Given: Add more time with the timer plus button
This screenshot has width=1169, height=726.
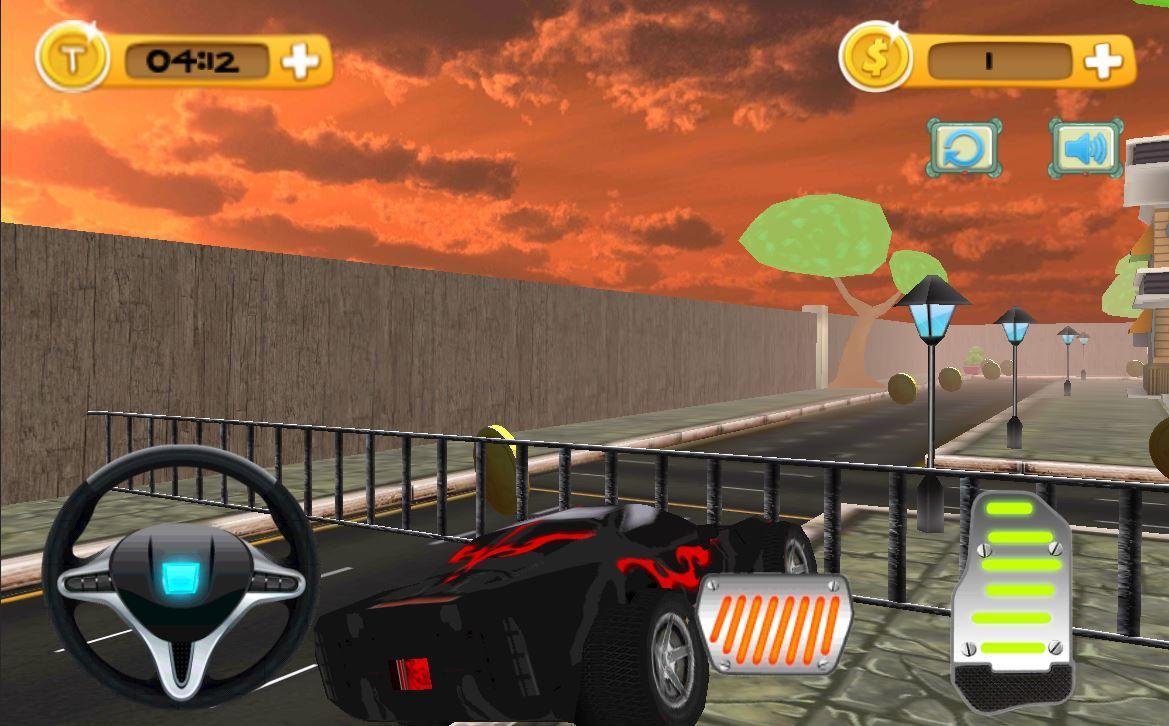Looking at the screenshot, I should [300, 62].
